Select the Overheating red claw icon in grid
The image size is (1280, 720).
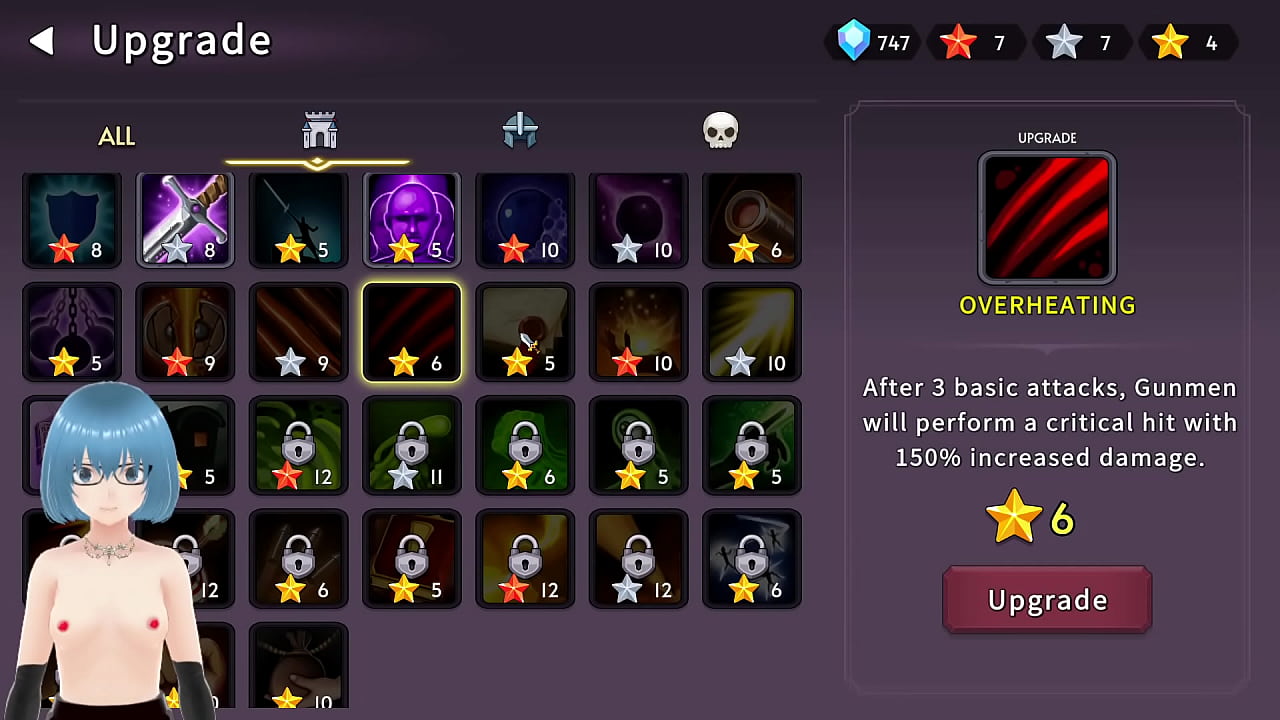(x=411, y=330)
